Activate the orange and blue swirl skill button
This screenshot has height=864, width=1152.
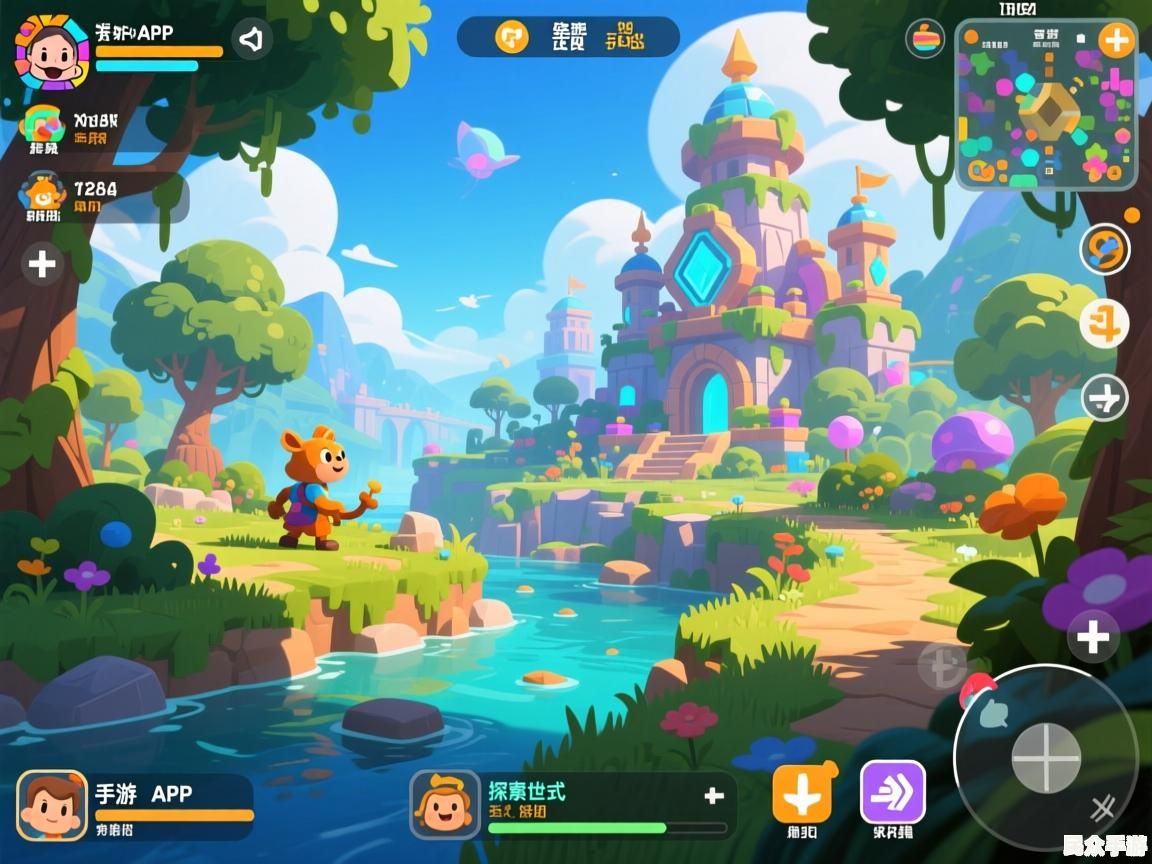pos(1105,249)
